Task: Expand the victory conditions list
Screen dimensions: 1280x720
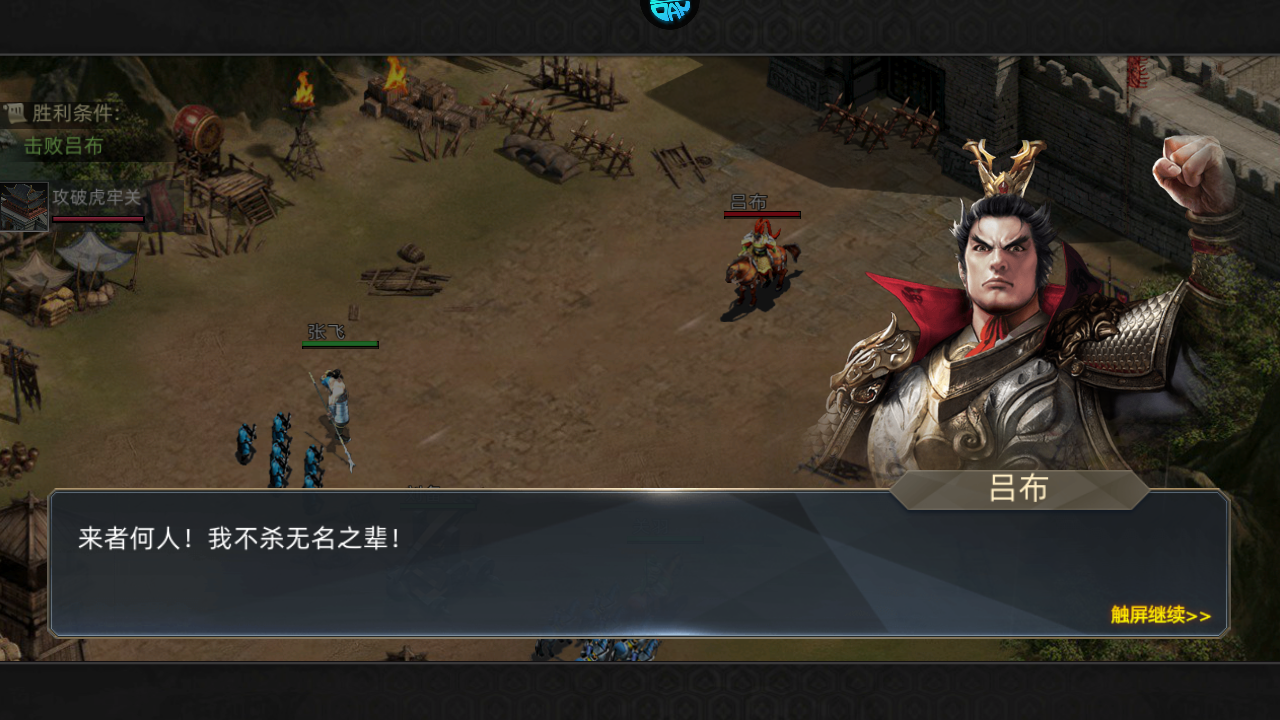Action: tap(70, 112)
